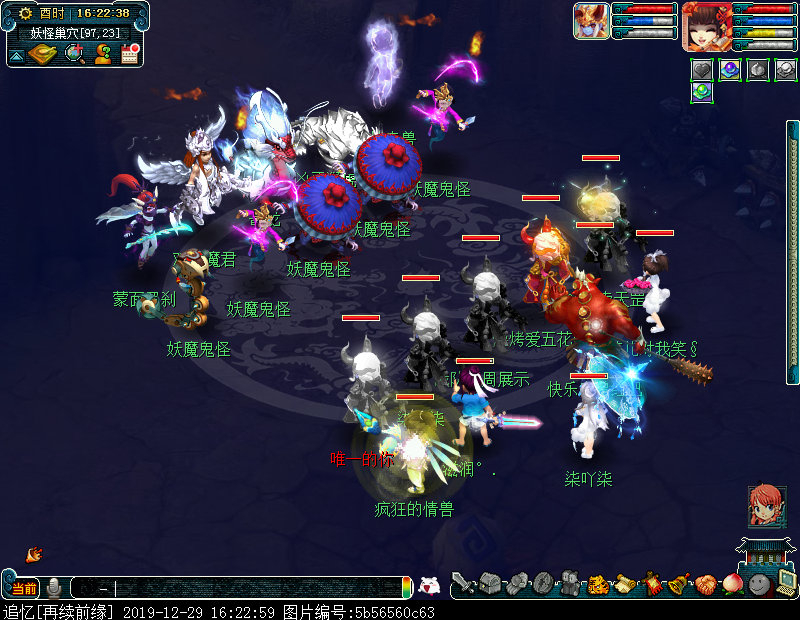Screen dimensions: 800x620
Task: Open the peach icon in bottom toolbar
Action: click(733, 584)
